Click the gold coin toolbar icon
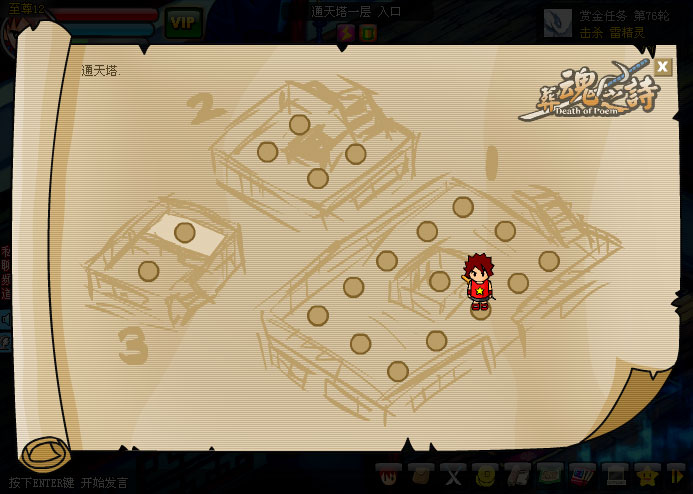This screenshot has width=693, height=494. 486,474
